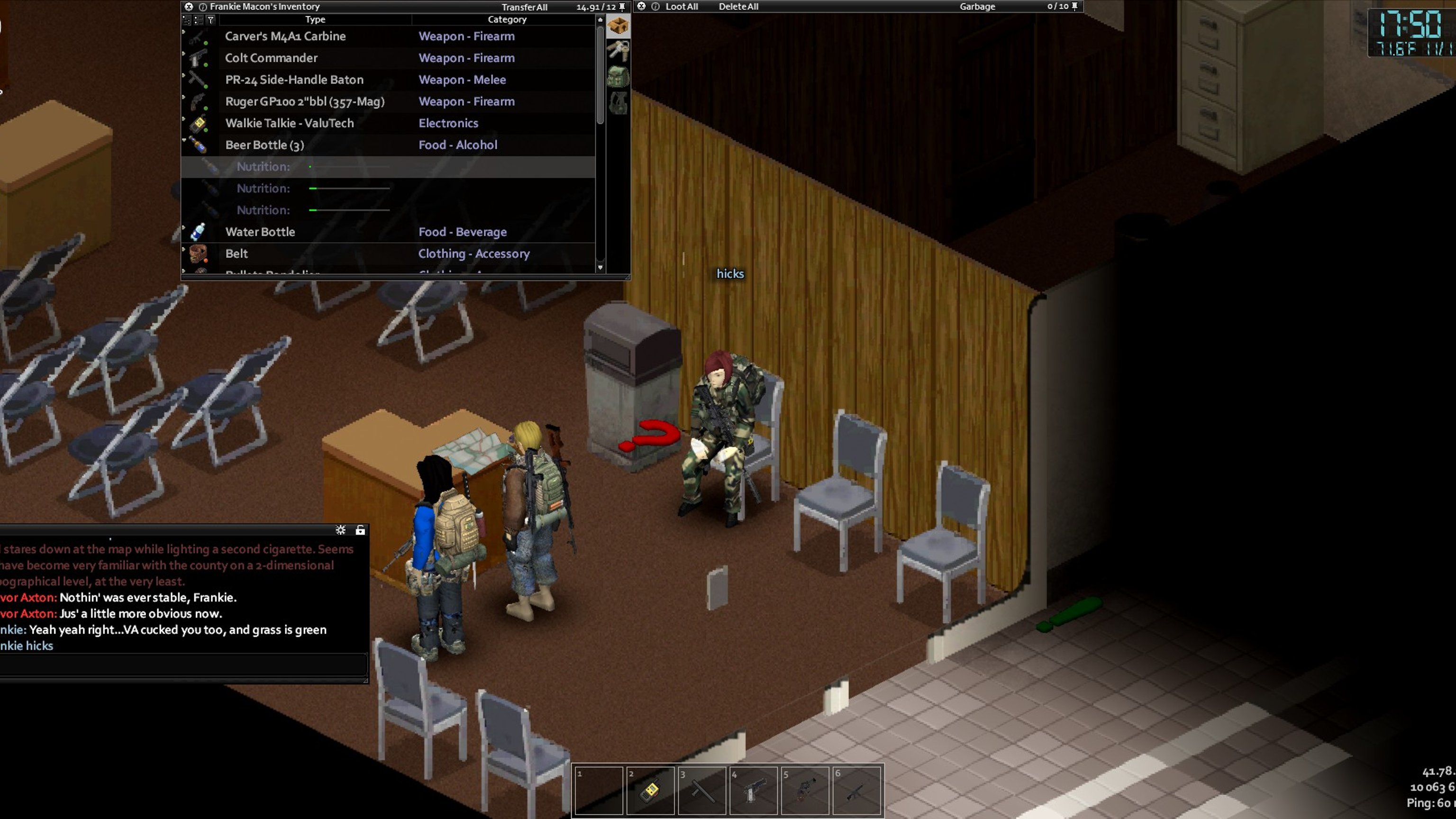The image size is (1456, 819).
Task: Click the Transfer All button
Action: tap(524, 8)
